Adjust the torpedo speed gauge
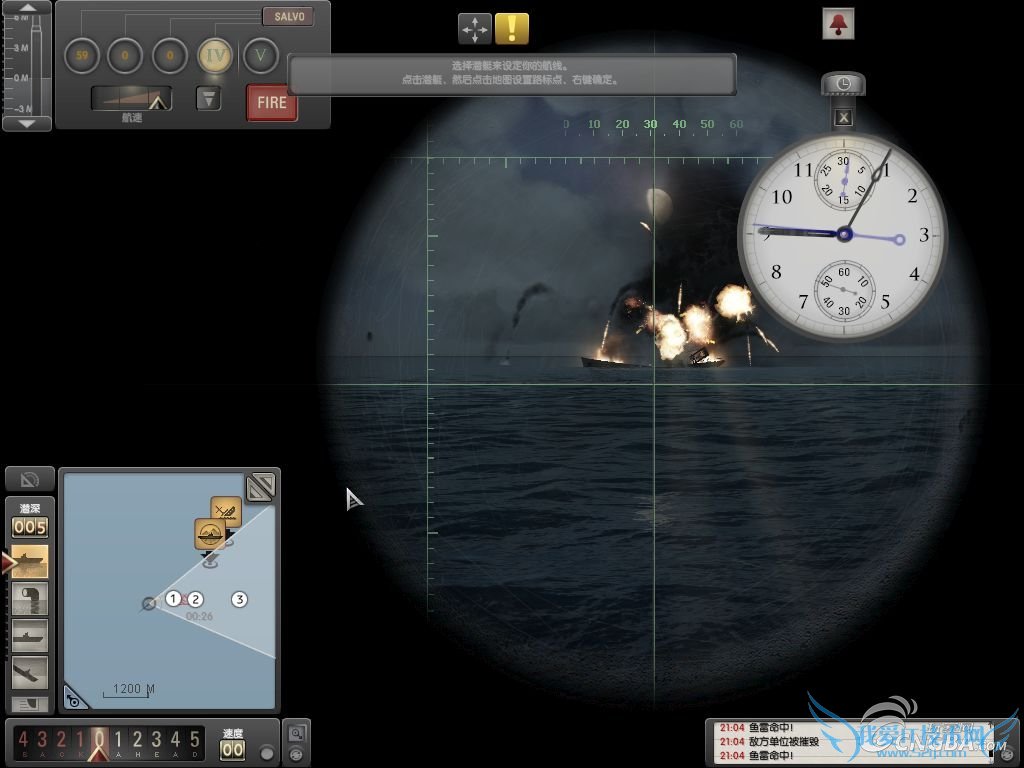Image resolution: width=1024 pixels, height=768 pixels. pyautogui.click(x=131, y=98)
